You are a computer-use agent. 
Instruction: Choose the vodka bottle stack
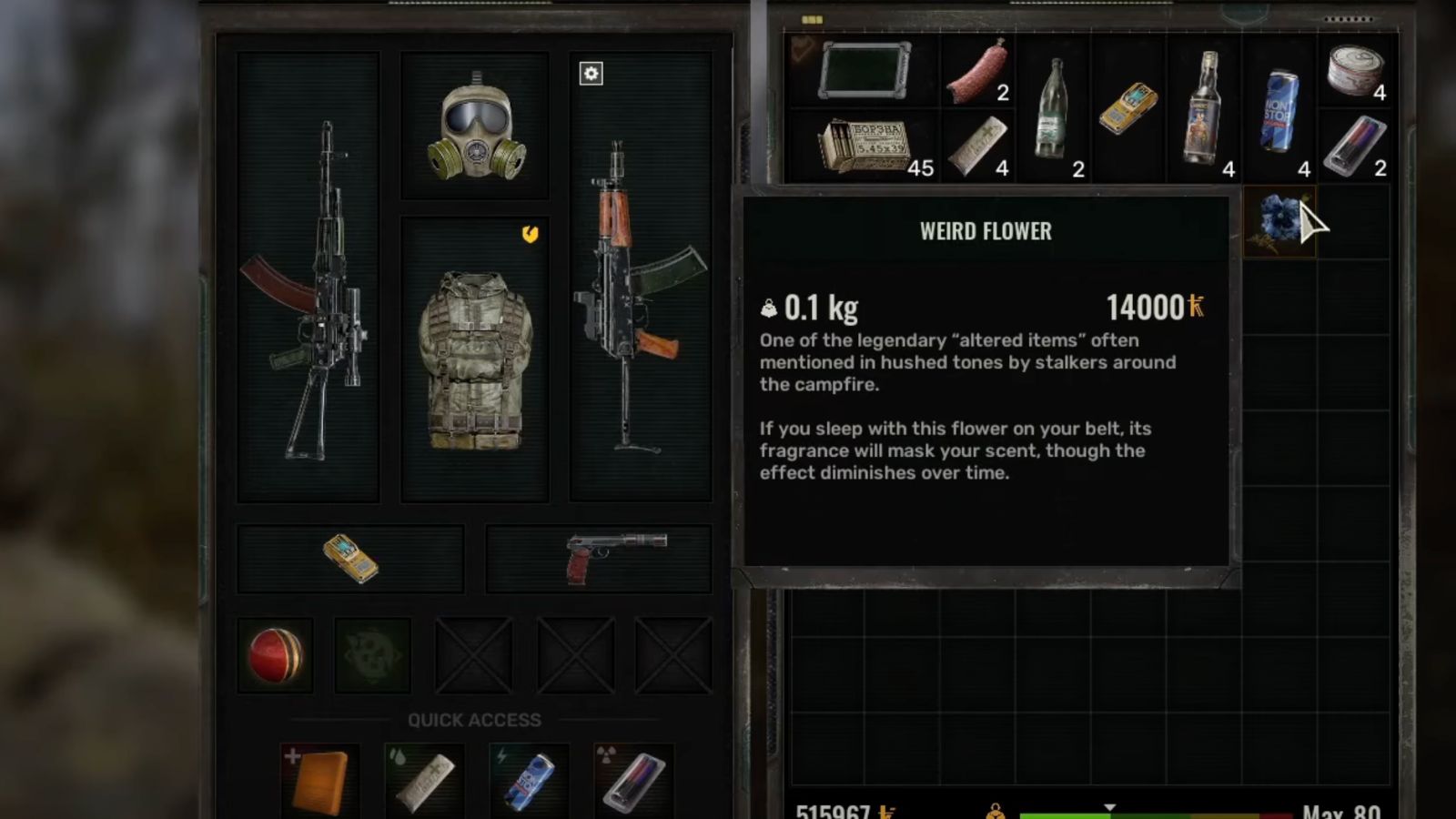pos(1204,107)
